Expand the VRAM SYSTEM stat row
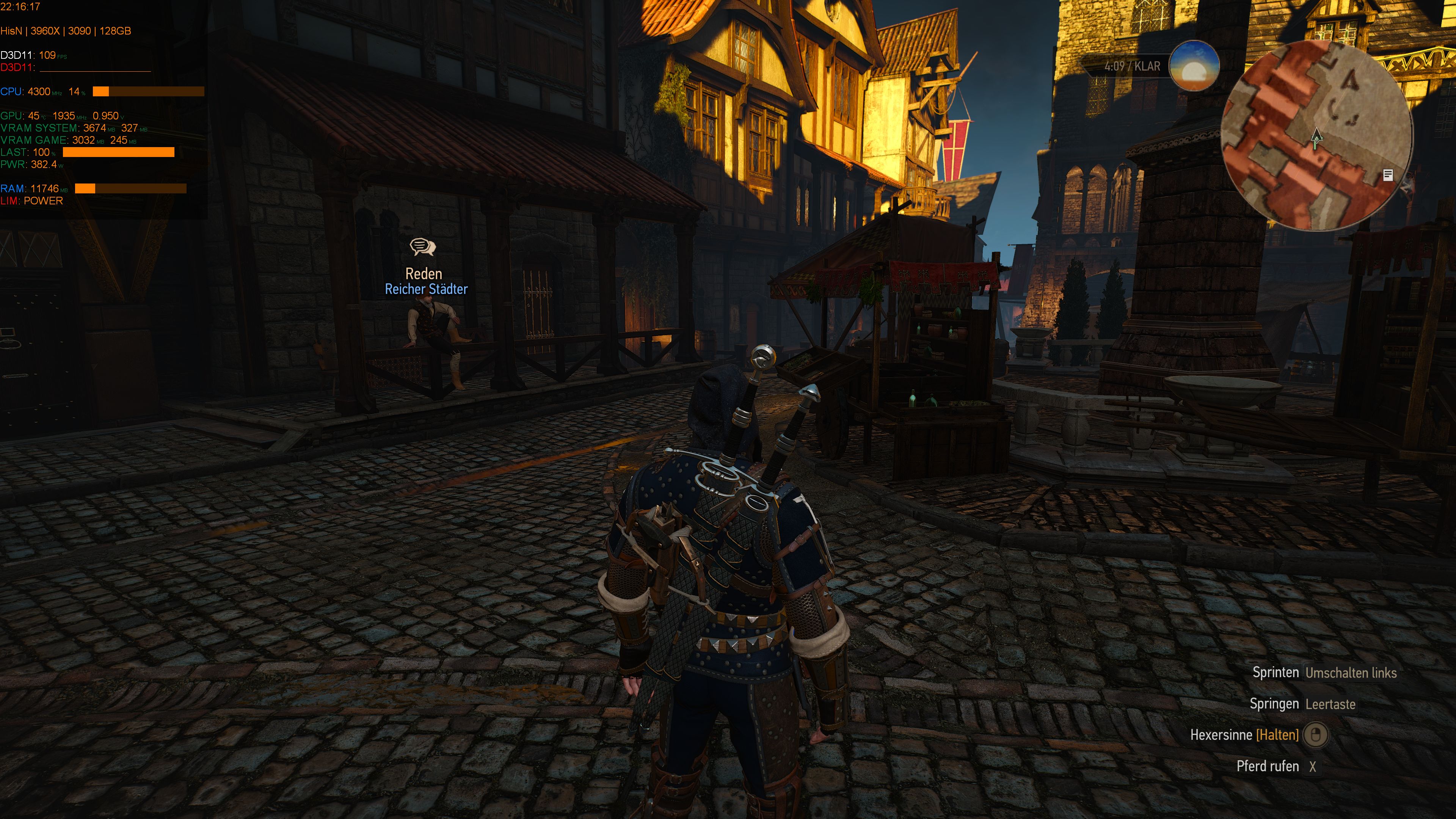This screenshot has height=819, width=1456. [74, 128]
